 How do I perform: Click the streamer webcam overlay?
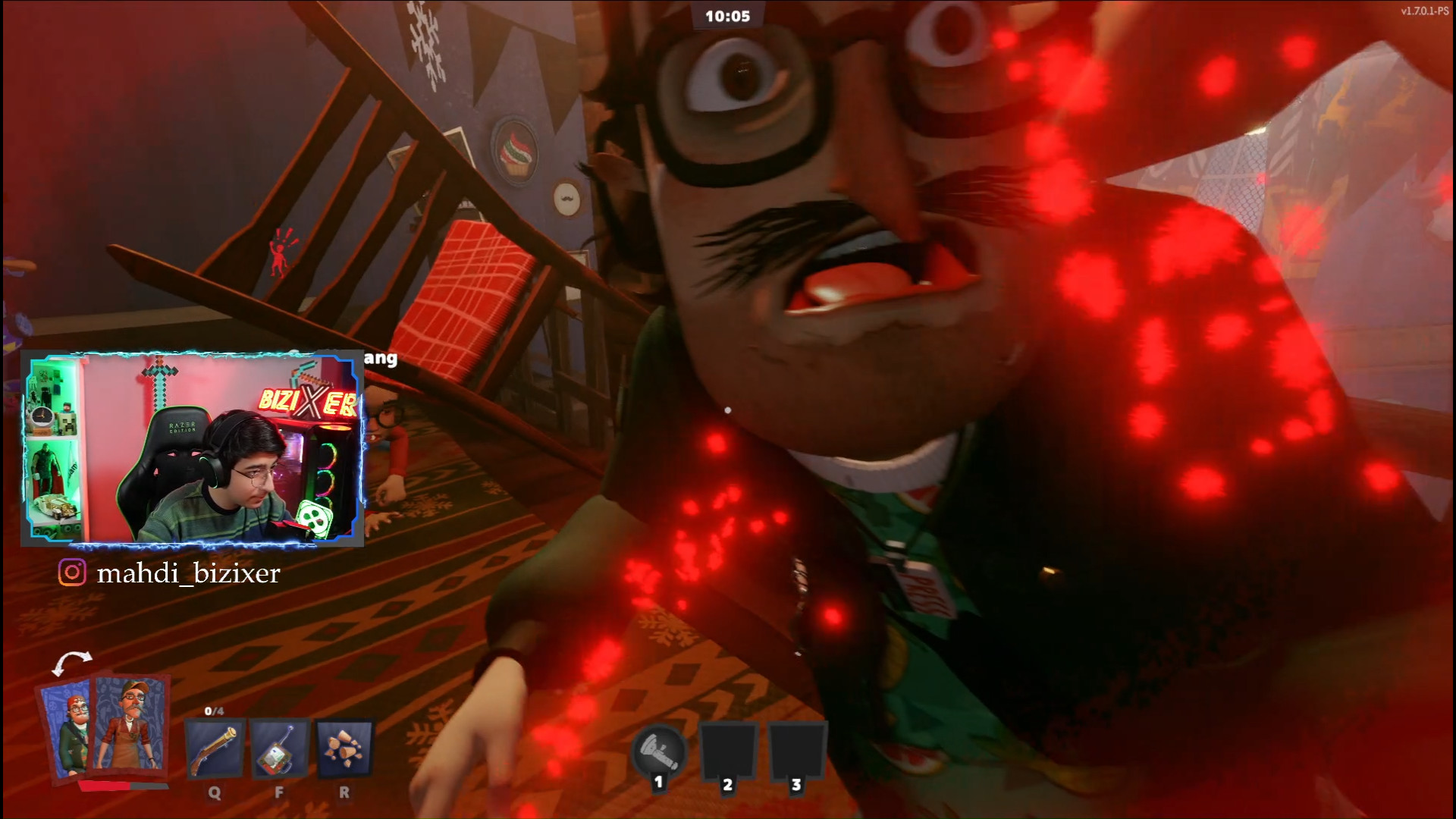(193, 448)
